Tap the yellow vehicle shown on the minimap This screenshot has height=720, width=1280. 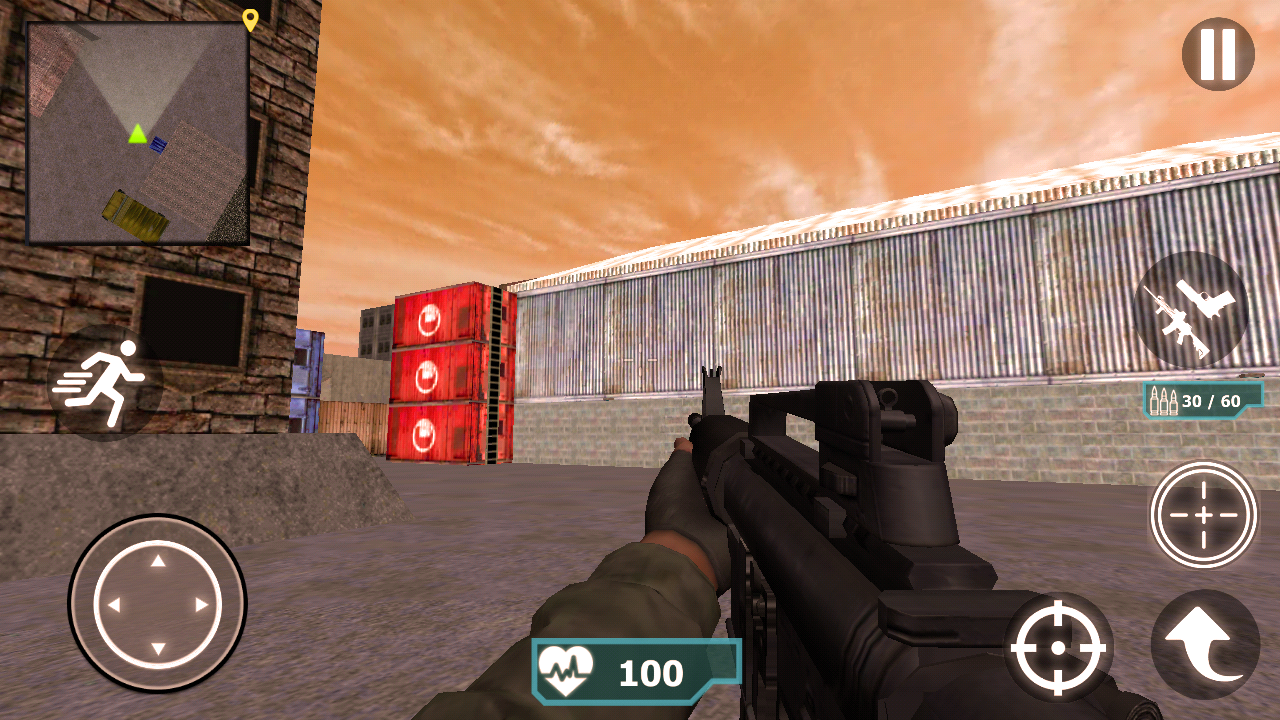coord(133,211)
